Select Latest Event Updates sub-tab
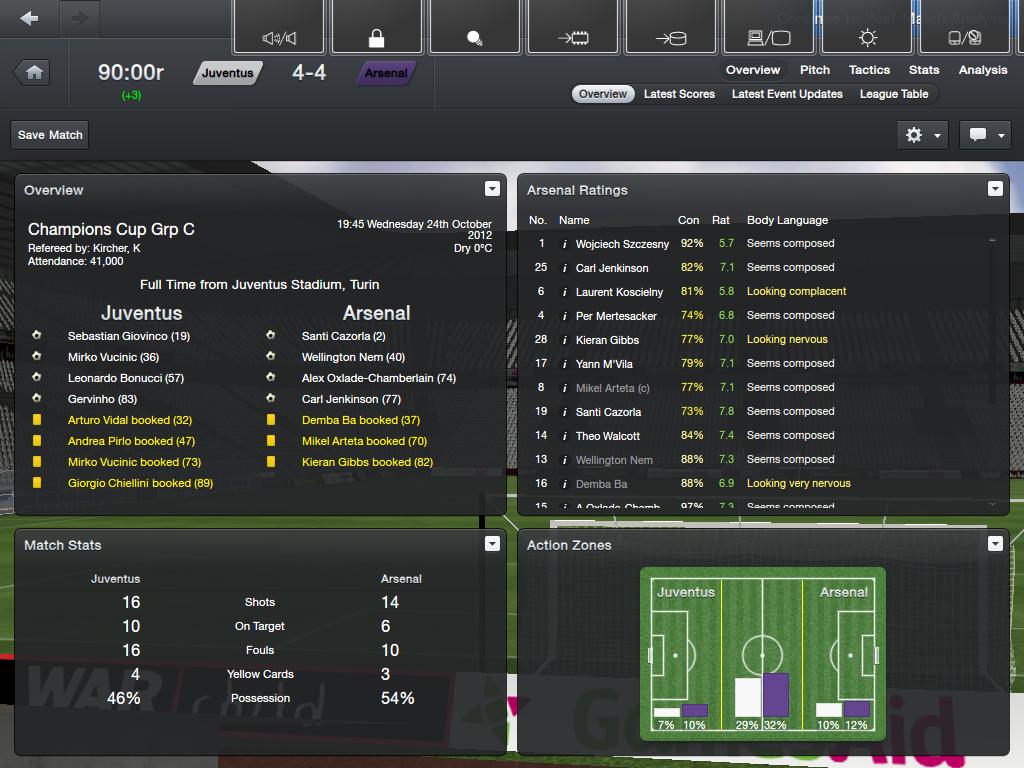Screen dimensions: 1024x768 (x=787, y=94)
